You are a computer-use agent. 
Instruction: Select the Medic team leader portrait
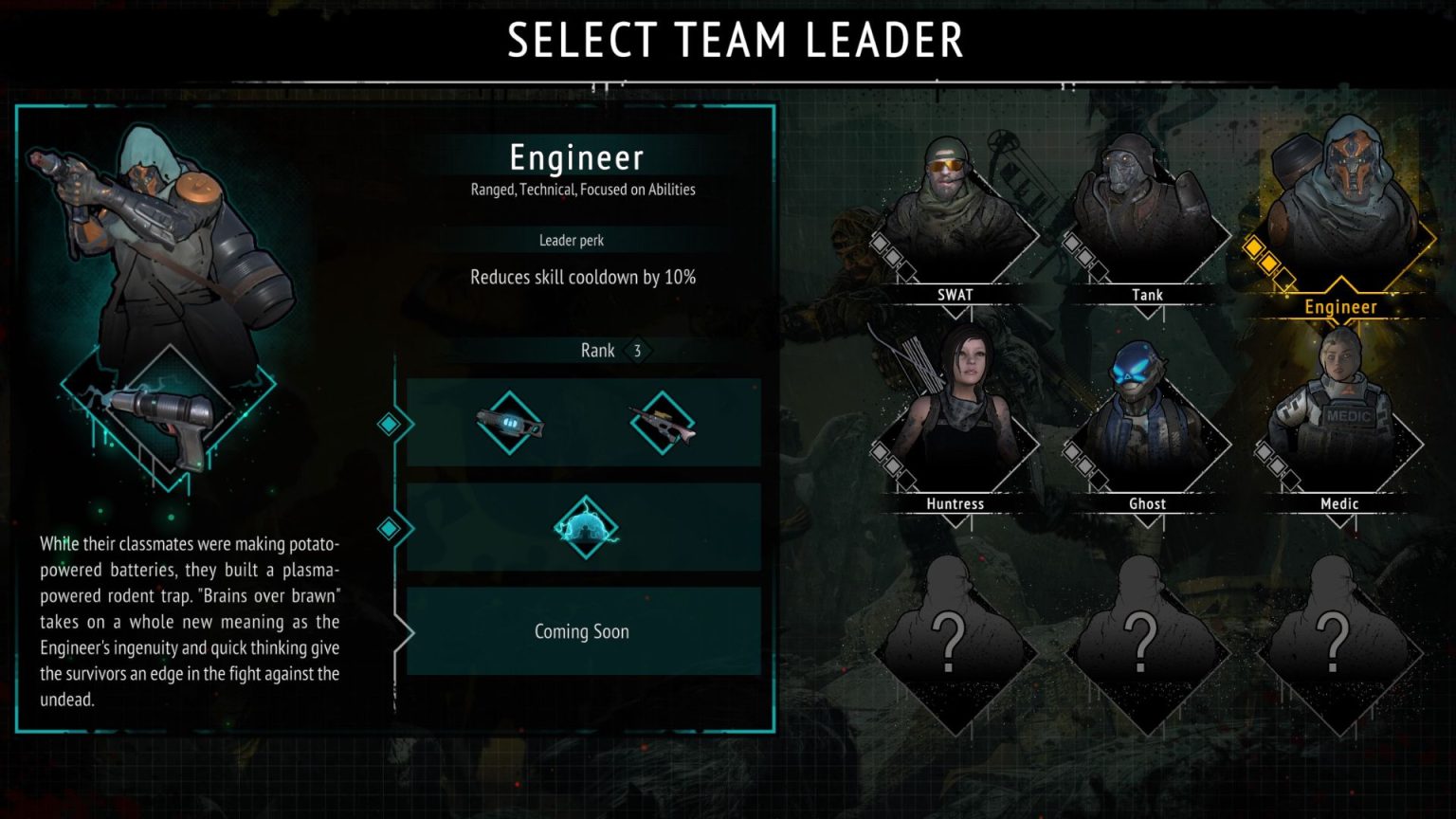point(1338,417)
